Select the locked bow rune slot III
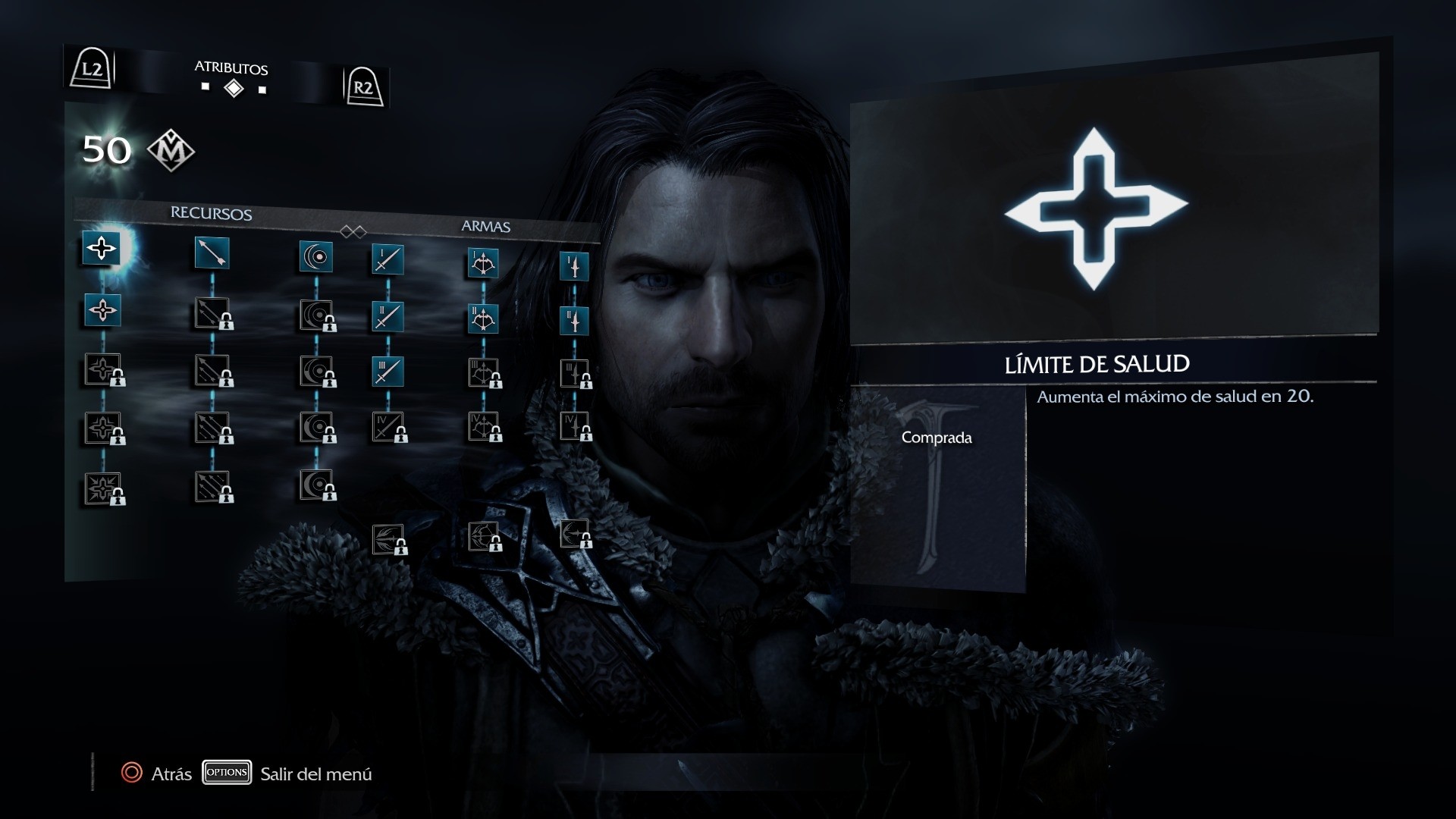1456x819 pixels. pos(484,373)
